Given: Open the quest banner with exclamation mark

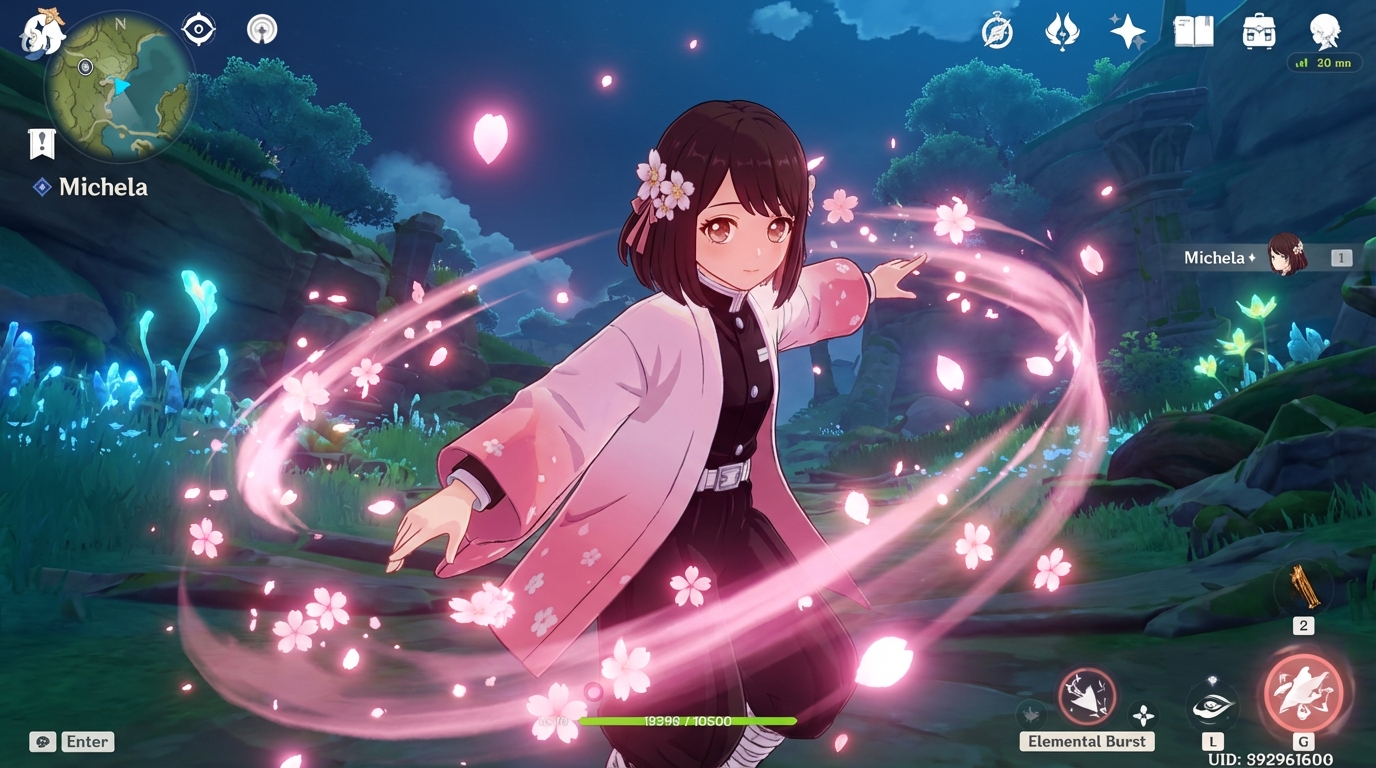Looking at the screenshot, I should click(41, 144).
